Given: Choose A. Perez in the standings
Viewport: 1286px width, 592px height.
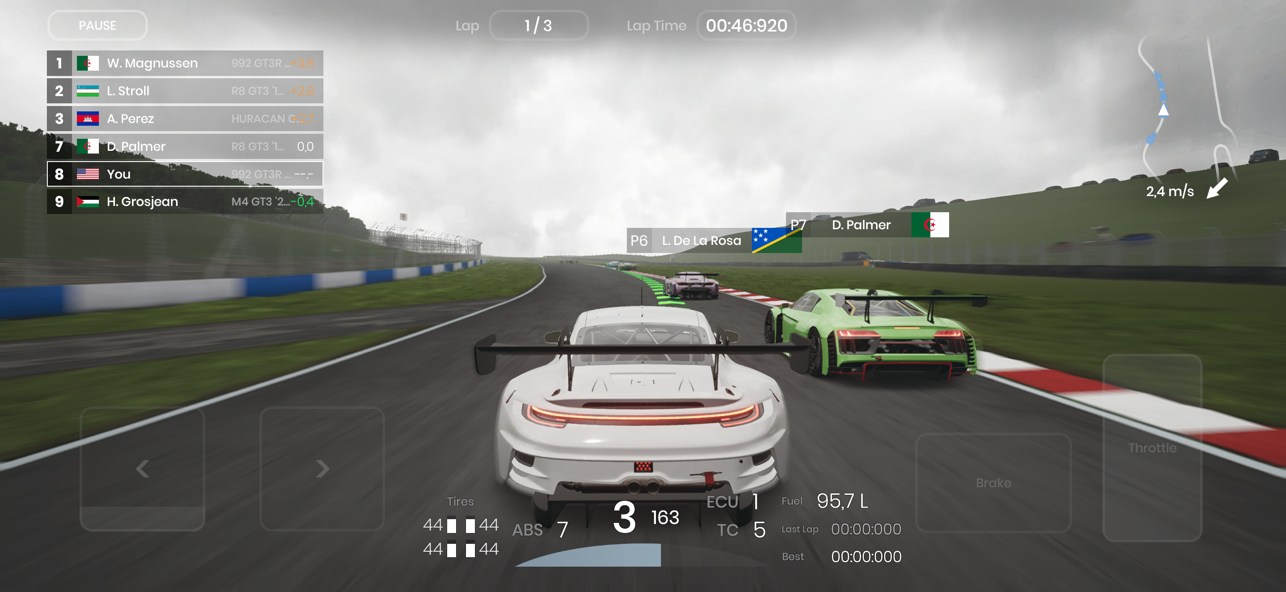Looking at the screenshot, I should [x=185, y=119].
